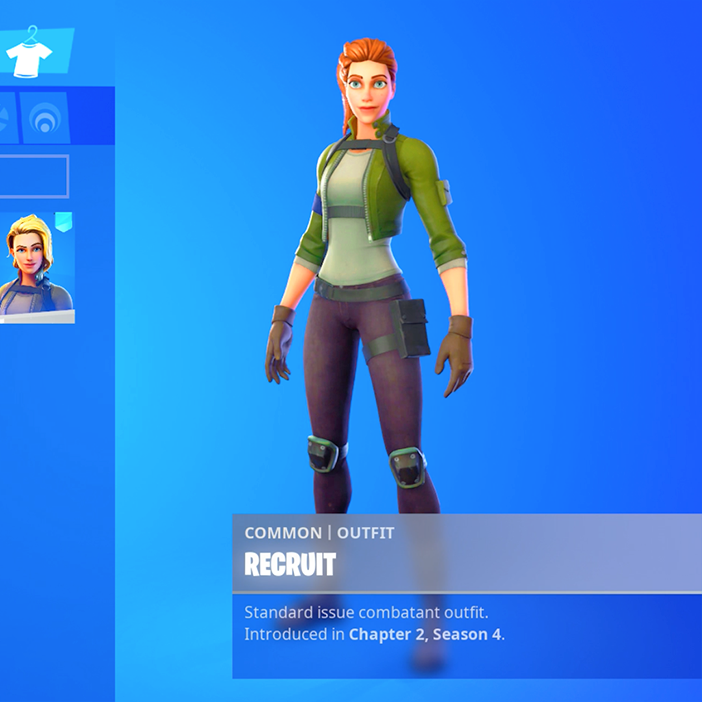Image resolution: width=702 pixels, height=702 pixels.
Task: Select the concentric rings filter tab
Action: coord(45,119)
